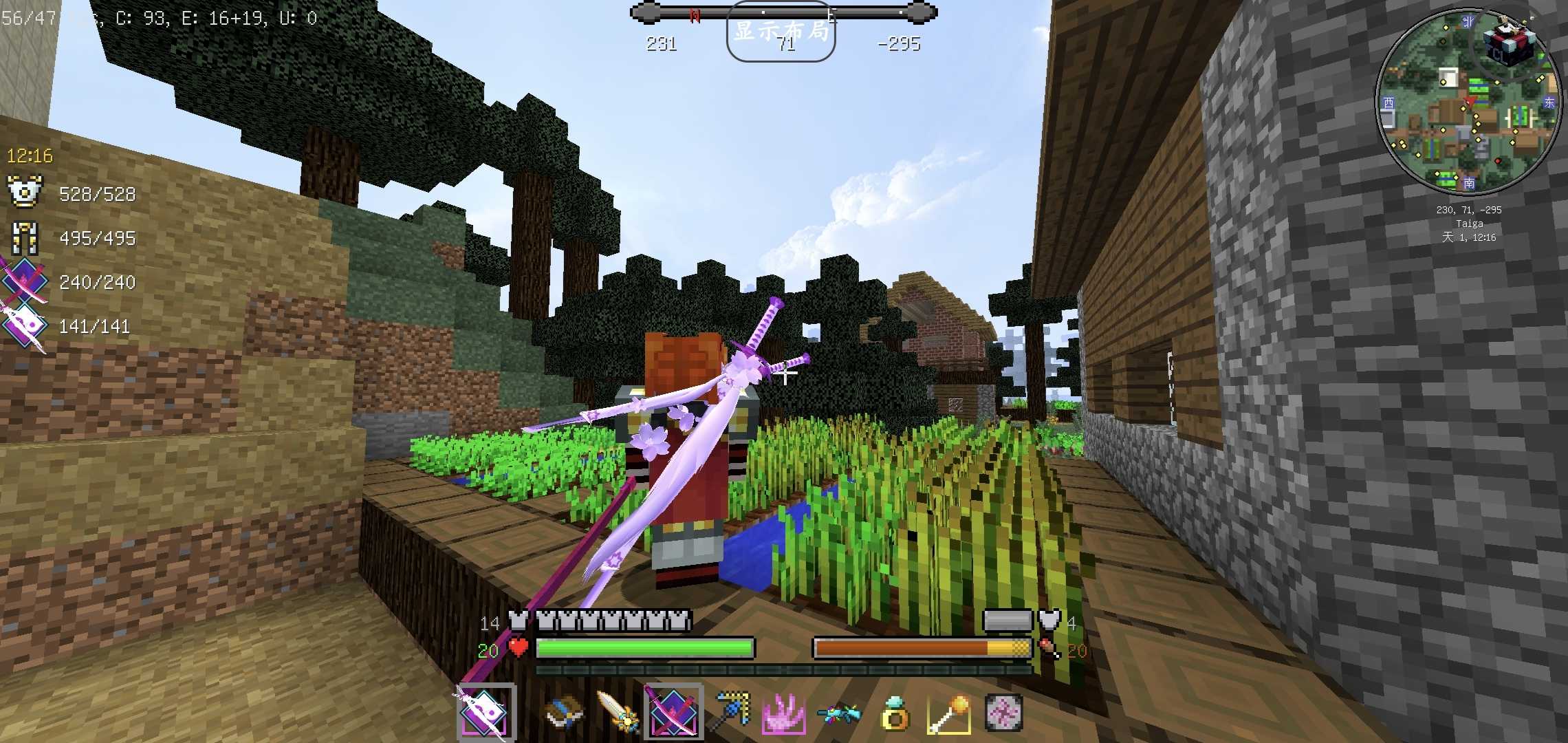This screenshot has height=743, width=1568.
Task: Equip the cyan rainbow gun
Action: coord(839,713)
